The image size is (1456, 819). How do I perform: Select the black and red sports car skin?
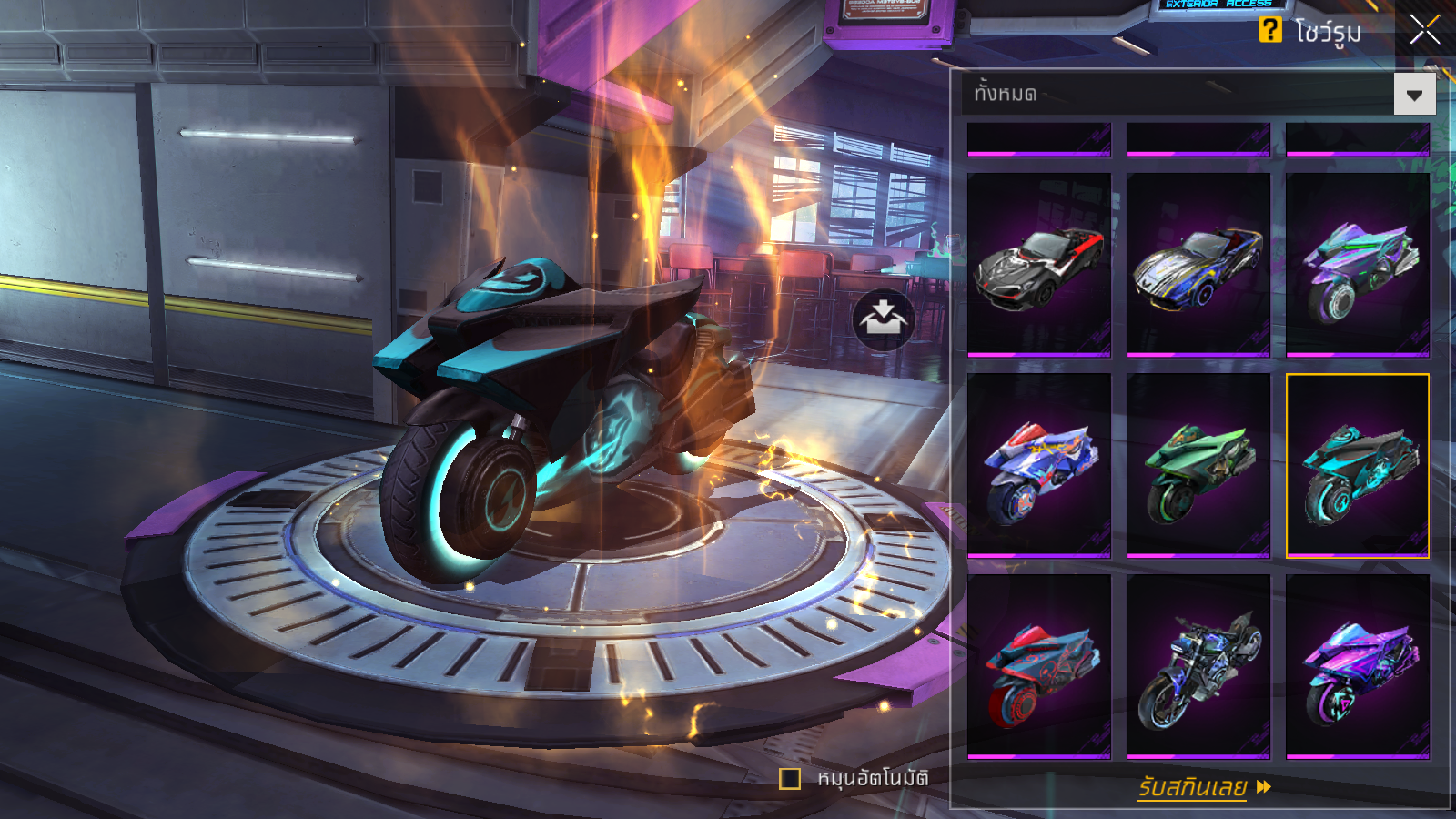(x=1039, y=264)
